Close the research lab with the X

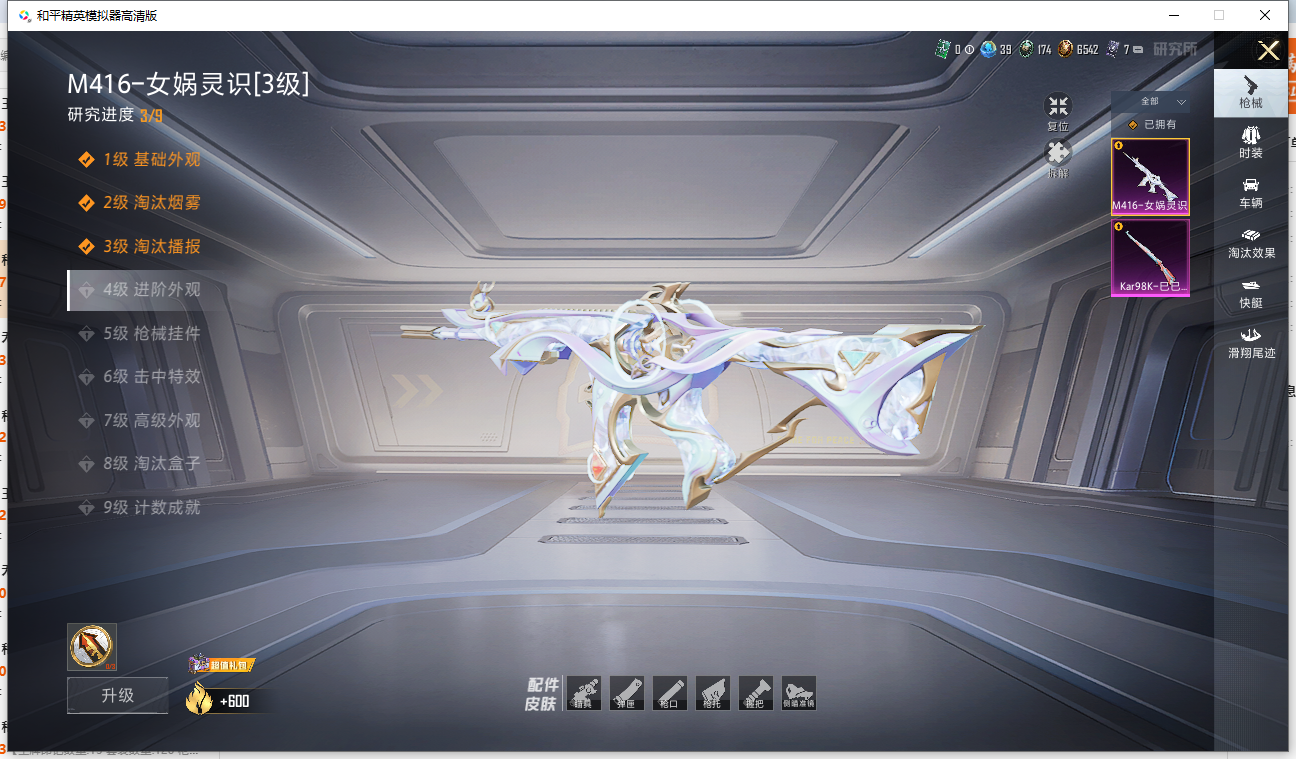click(1268, 52)
